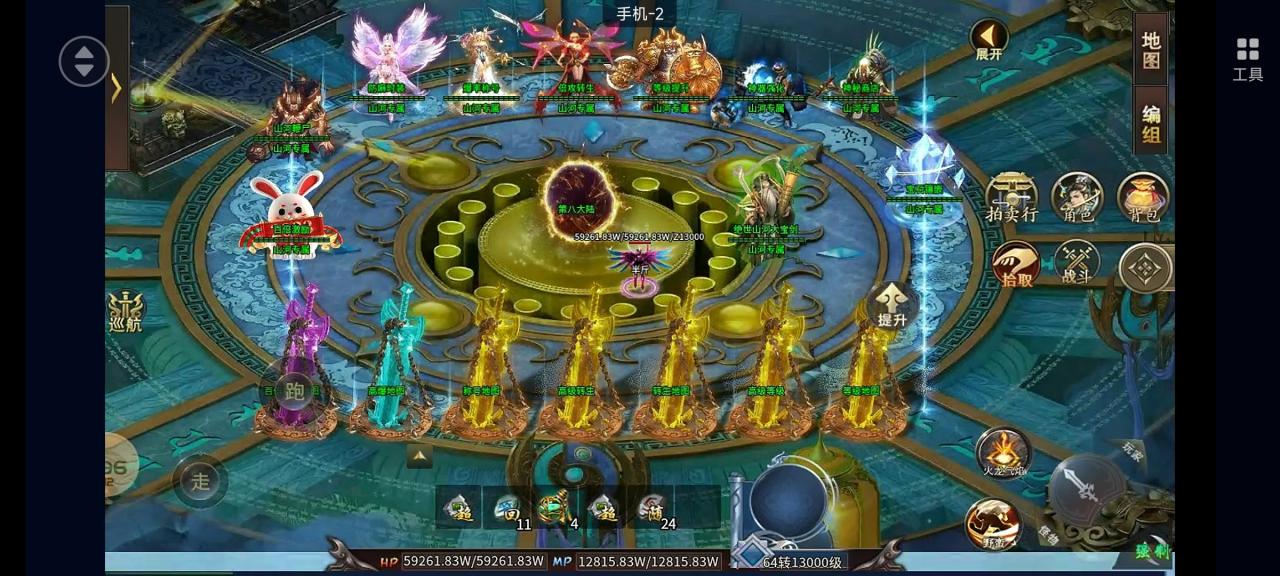Tap the 拾取 pickup button

coord(1015,265)
